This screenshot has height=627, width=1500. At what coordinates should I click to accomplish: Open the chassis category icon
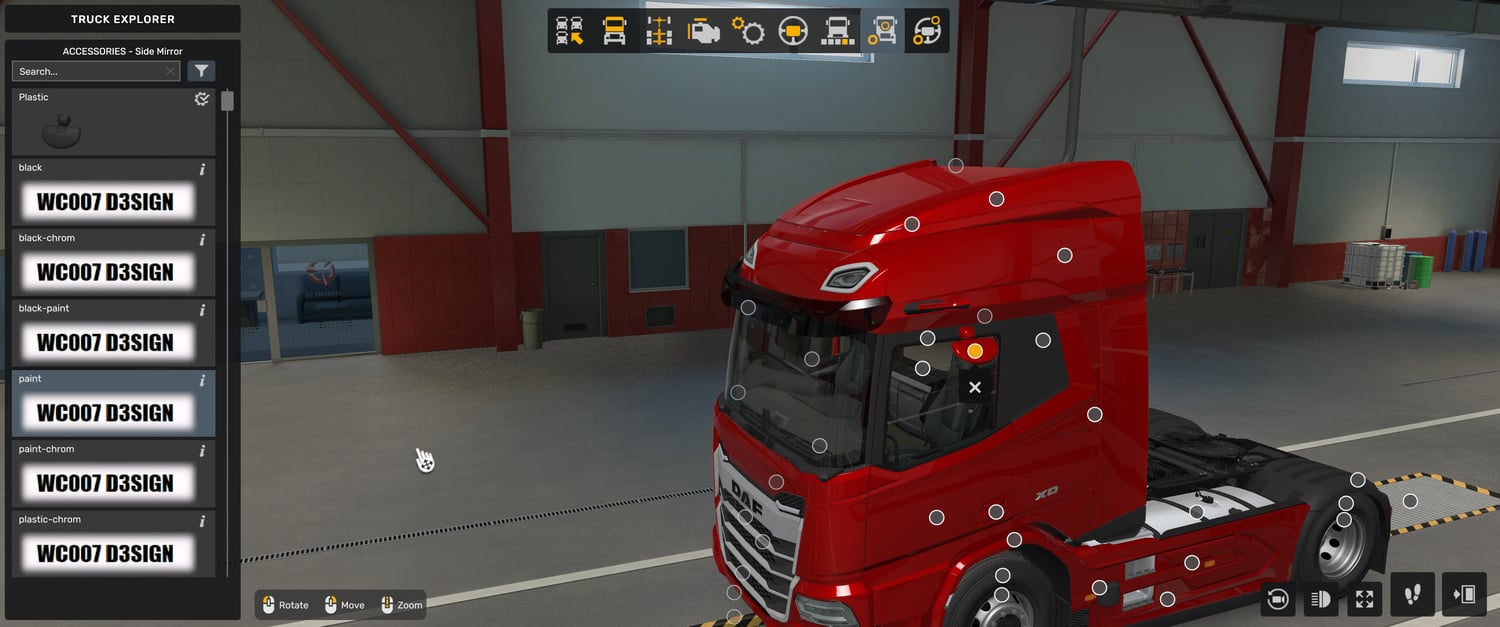[659, 31]
